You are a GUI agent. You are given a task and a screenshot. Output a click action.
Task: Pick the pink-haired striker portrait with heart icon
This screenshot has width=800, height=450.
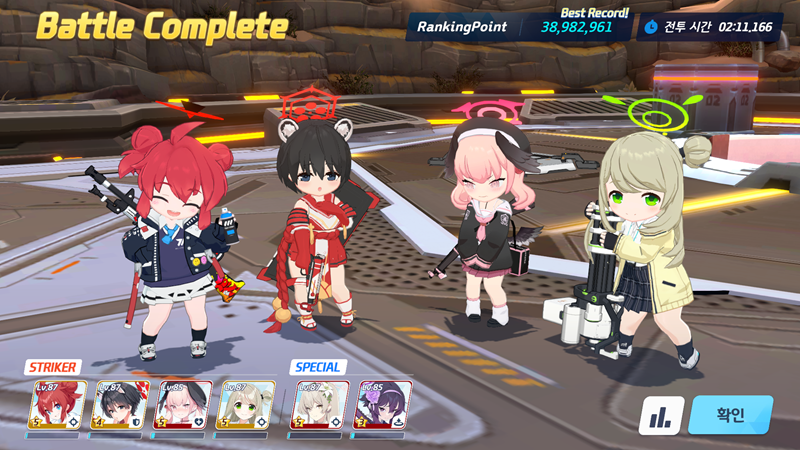[182, 405]
